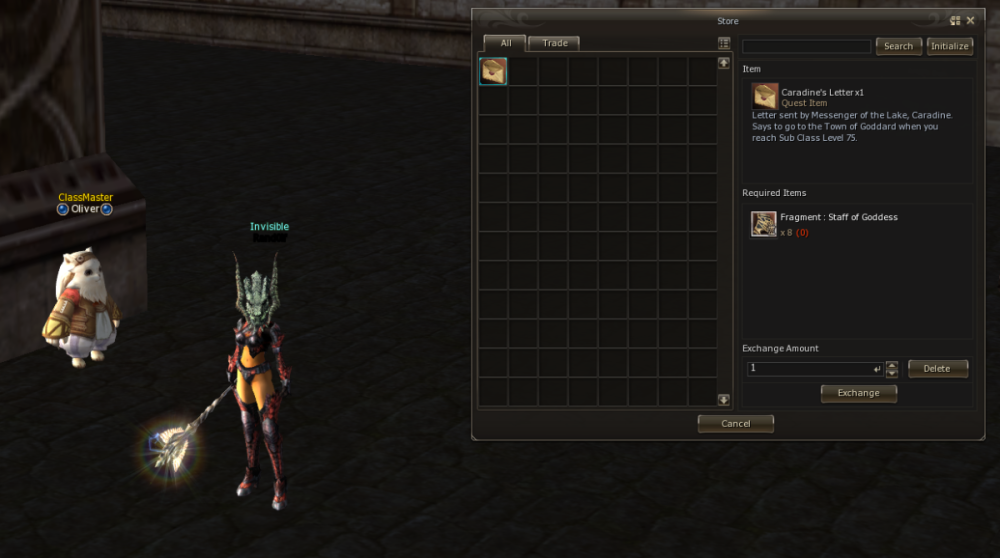Open the Trade tab
Image resolution: width=1000 pixels, height=558 pixels.
554,43
